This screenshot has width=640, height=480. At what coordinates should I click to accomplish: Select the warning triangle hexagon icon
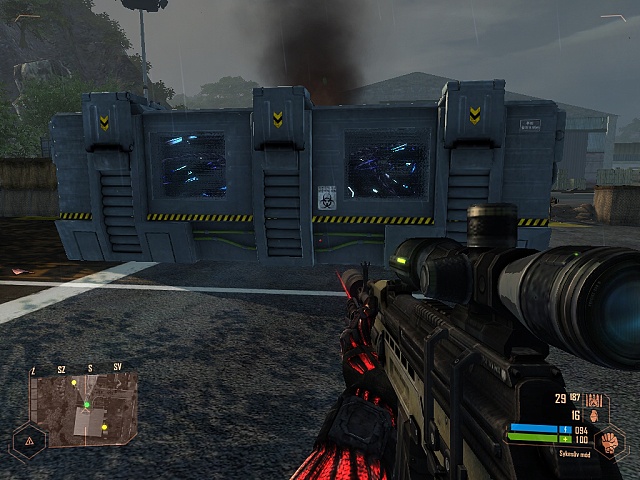pyautogui.click(x=28, y=440)
